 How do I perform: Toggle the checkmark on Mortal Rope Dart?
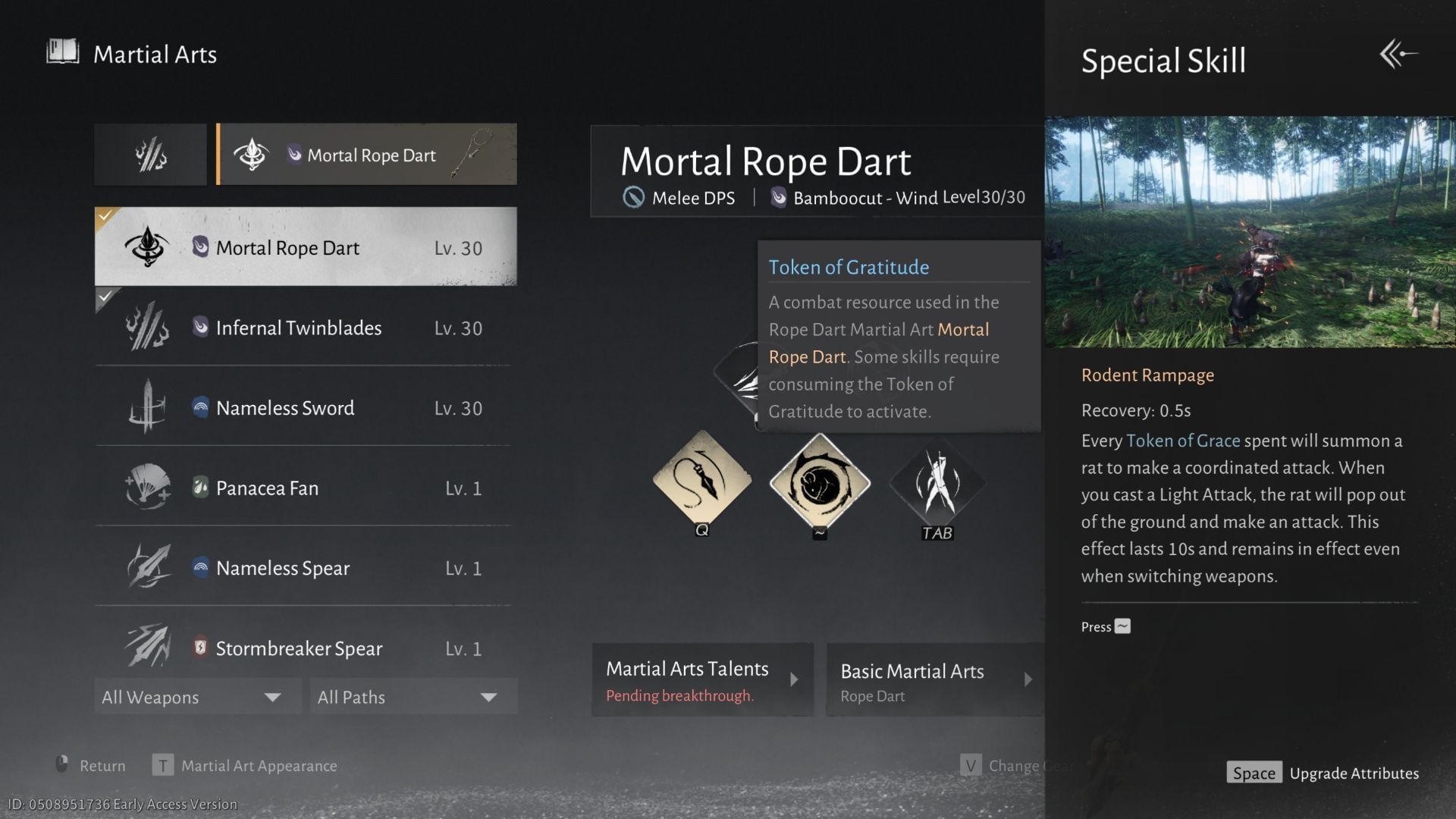pyautogui.click(x=104, y=215)
